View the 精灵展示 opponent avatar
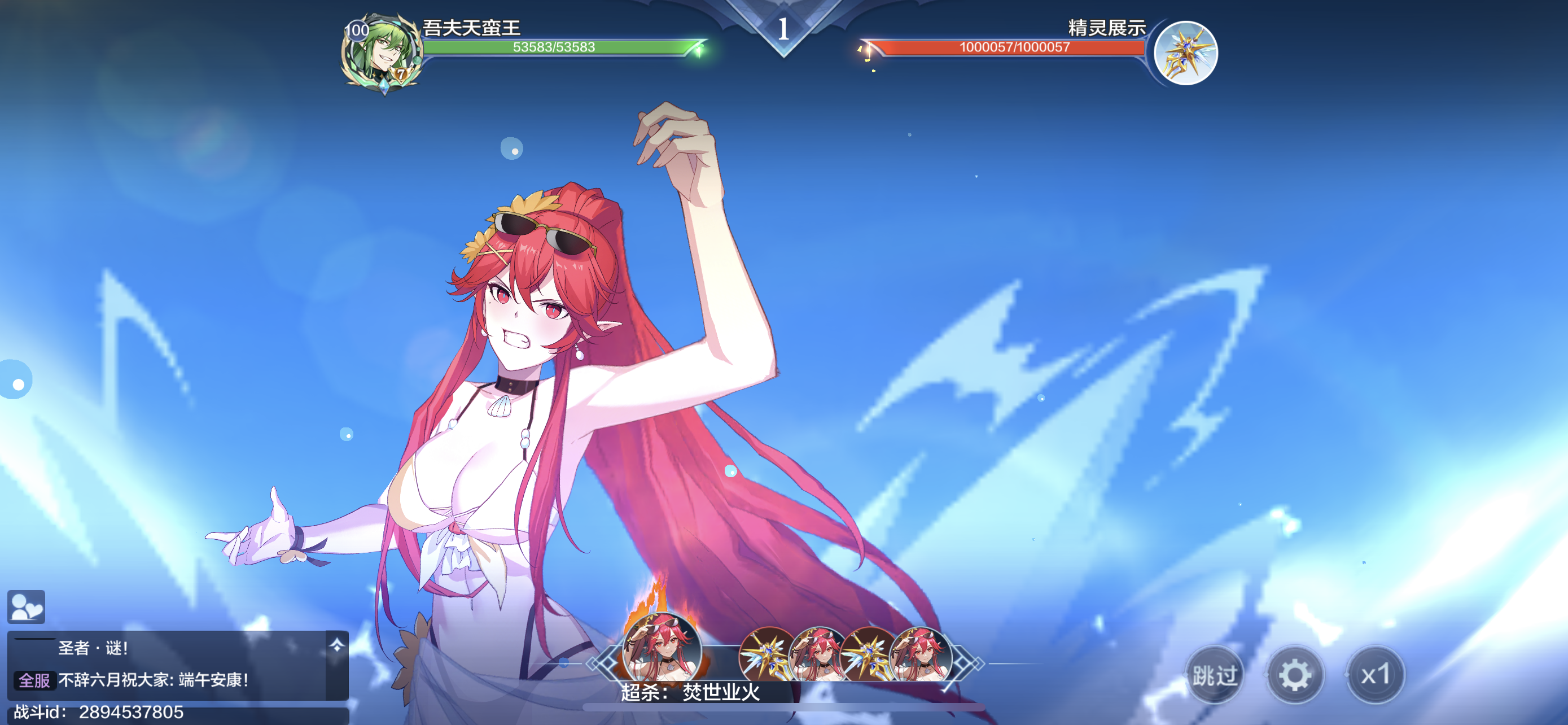The height and width of the screenshot is (725, 1568). [x=1186, y=54]
